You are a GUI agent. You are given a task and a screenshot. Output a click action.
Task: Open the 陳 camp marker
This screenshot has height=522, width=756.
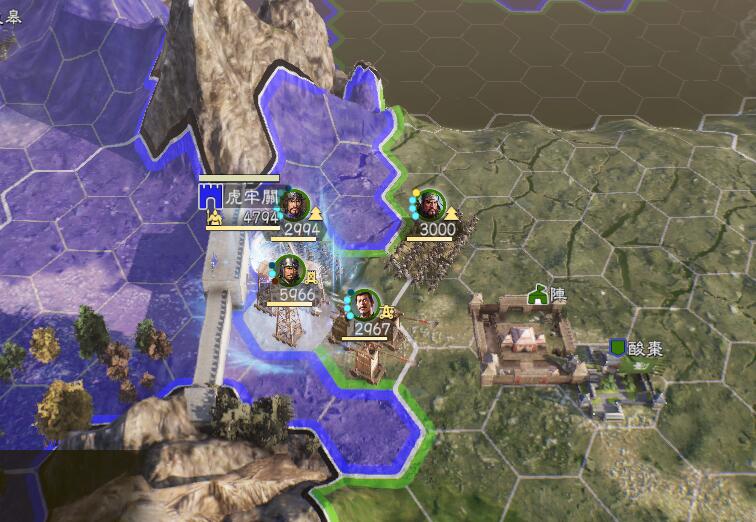click(x=539, y=295)
